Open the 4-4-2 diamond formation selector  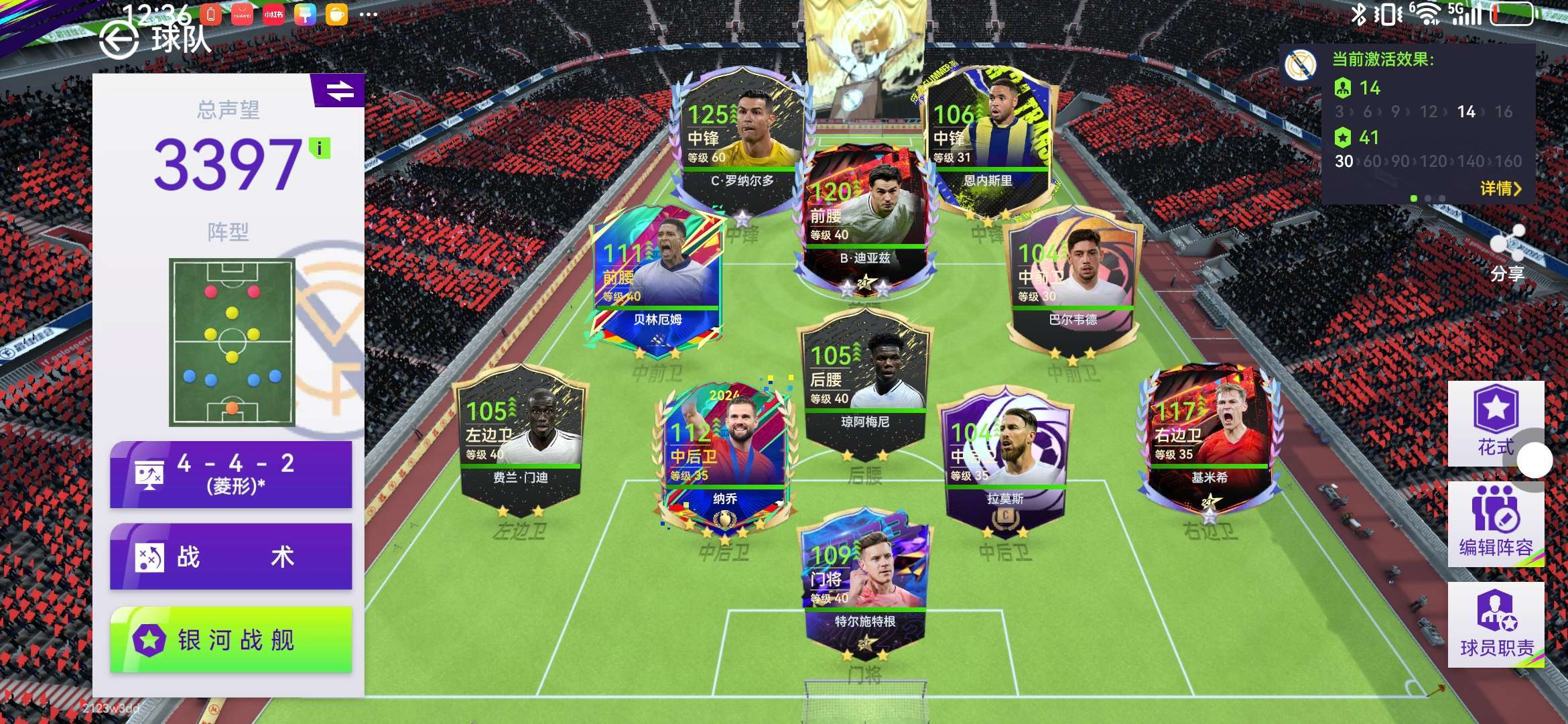pyautogui.click(x=231, y=474)
